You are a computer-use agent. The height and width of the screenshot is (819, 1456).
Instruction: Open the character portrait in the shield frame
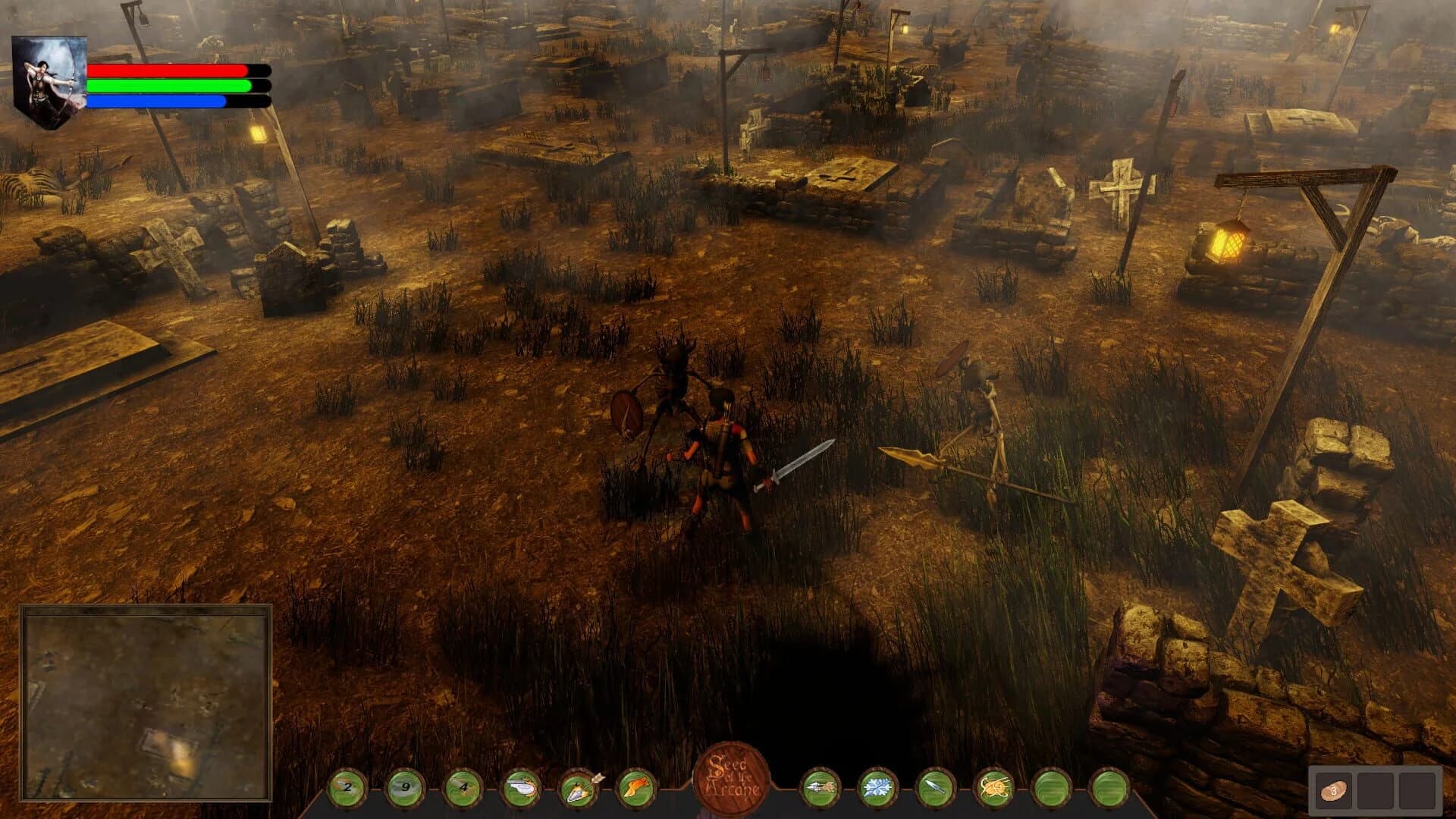tap(49, 76)
